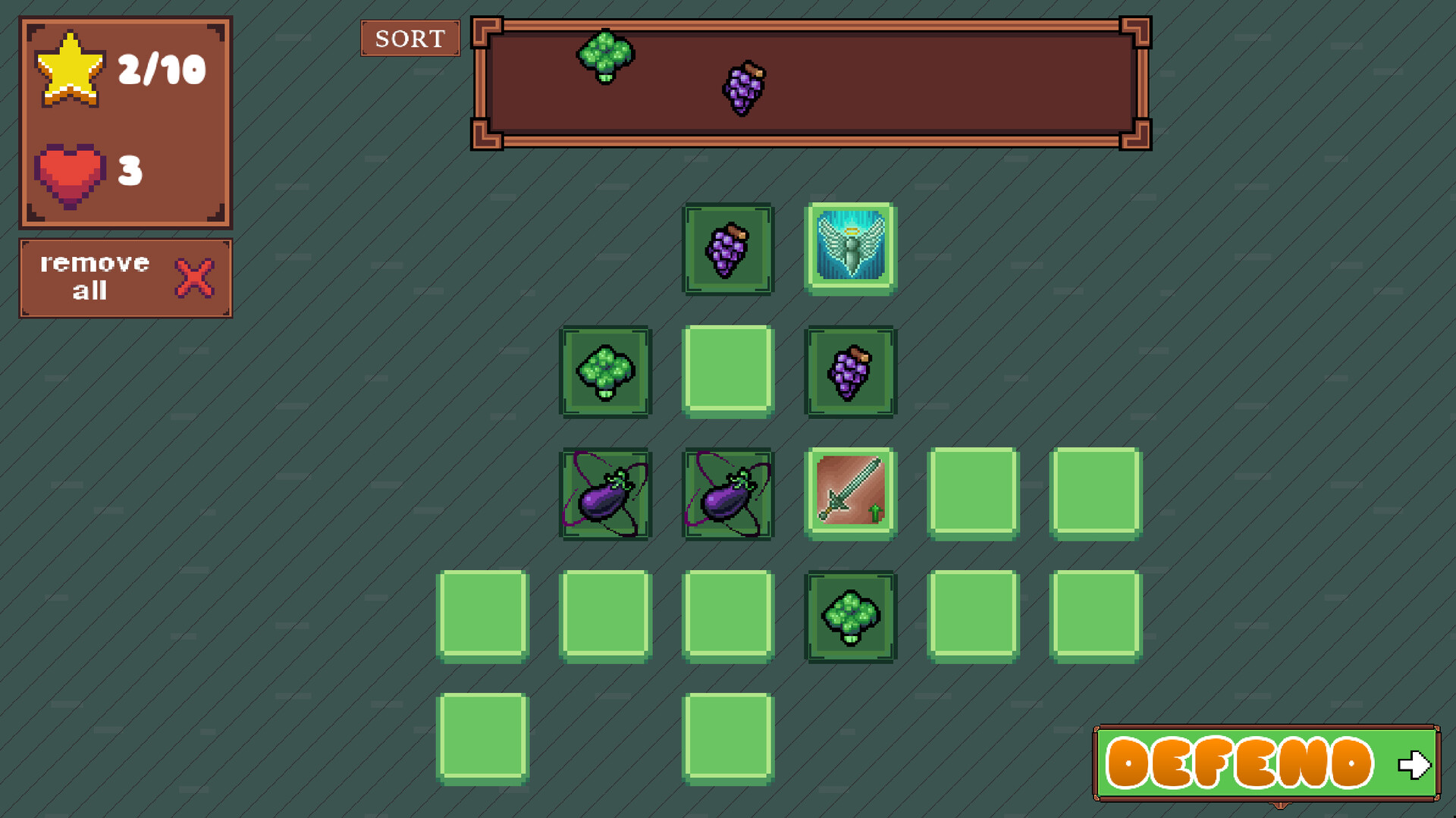The image size is (1456, 818).
Task: Click the bottom-left empty grid square
Action: pos(483,740)
